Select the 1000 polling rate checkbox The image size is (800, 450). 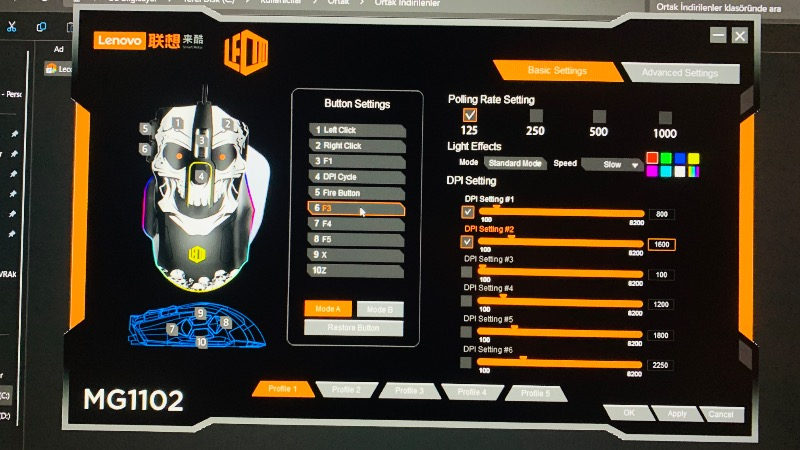pos(665,117)
